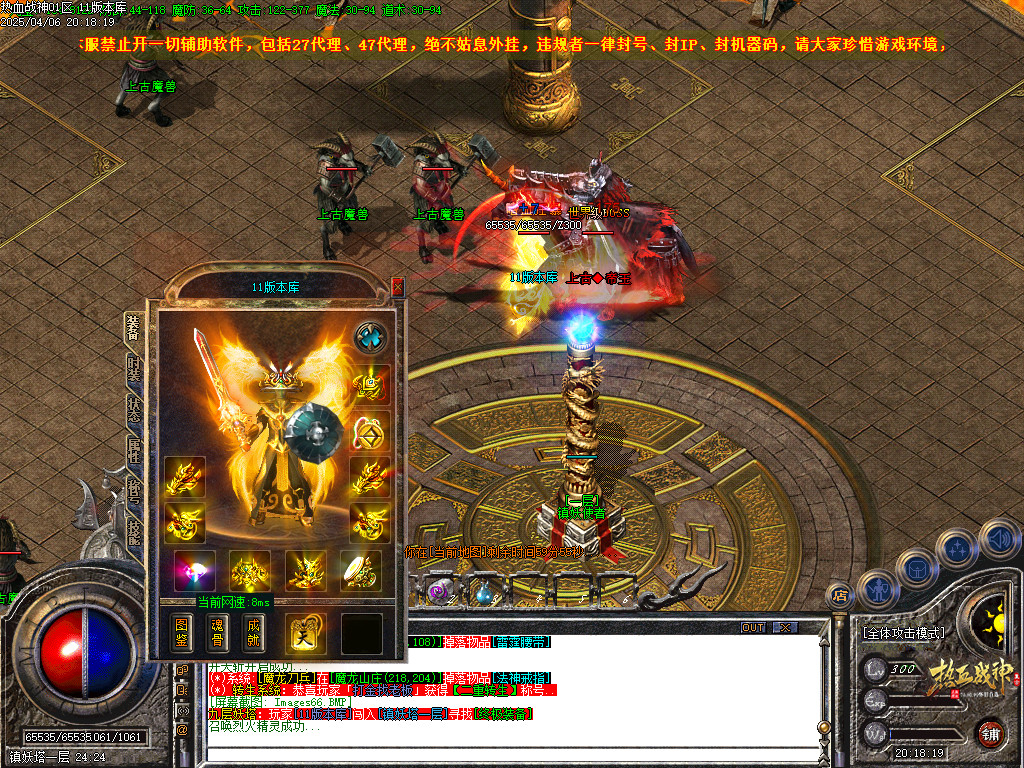Select the golden drum equipment slot
Screen dimensions: 1024x768
pos(360,570)
